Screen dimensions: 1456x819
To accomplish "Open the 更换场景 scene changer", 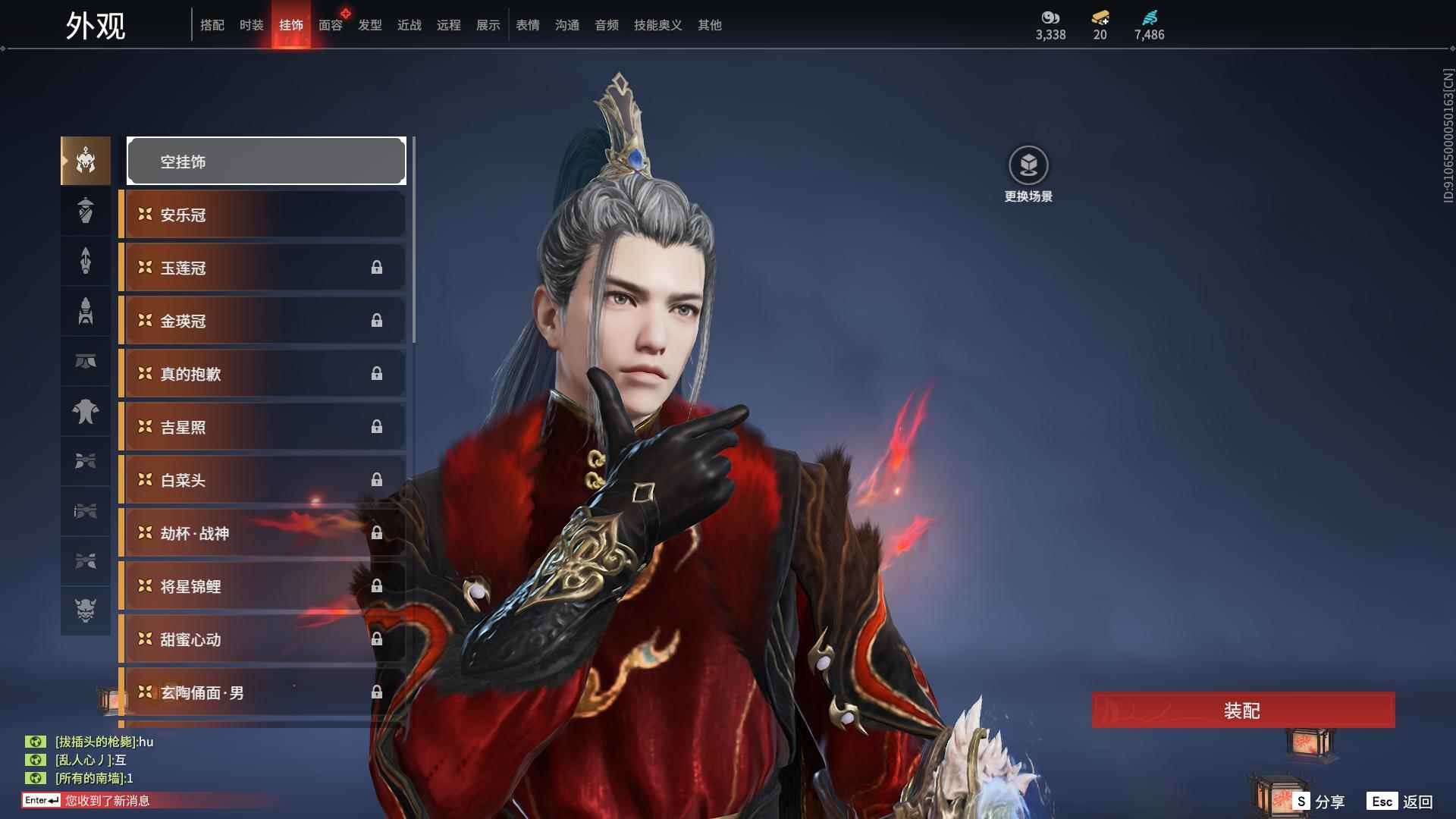I will (x=1028, y=174).
